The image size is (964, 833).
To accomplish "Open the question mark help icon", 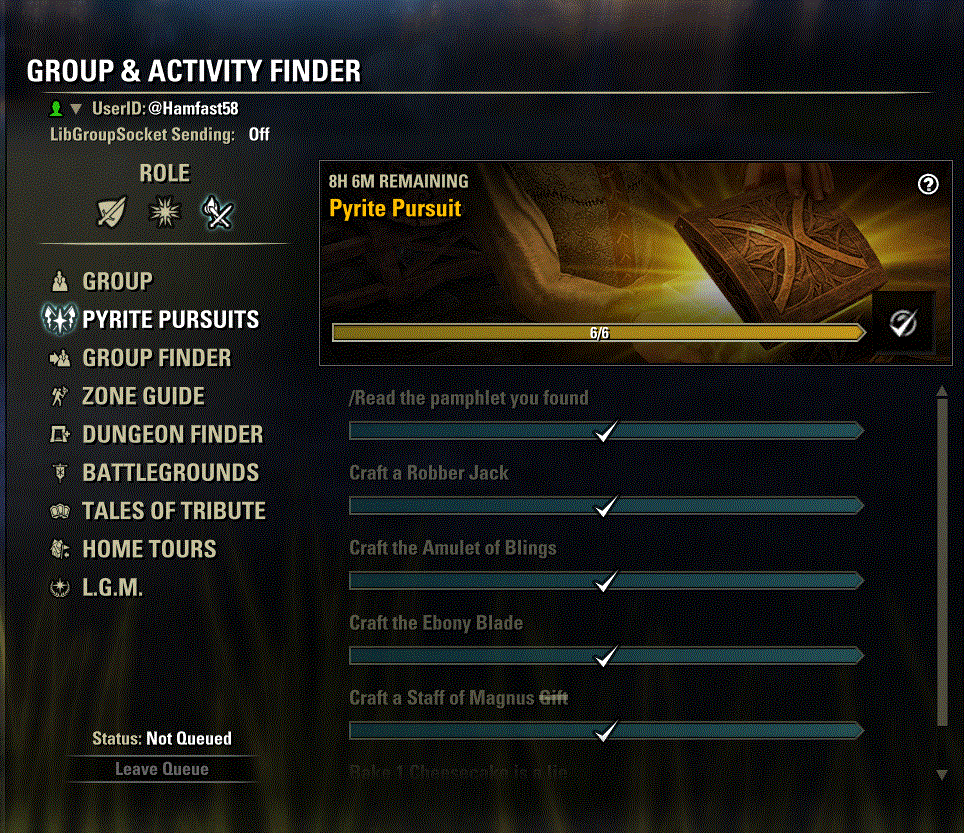I will (x=928, y=184).
